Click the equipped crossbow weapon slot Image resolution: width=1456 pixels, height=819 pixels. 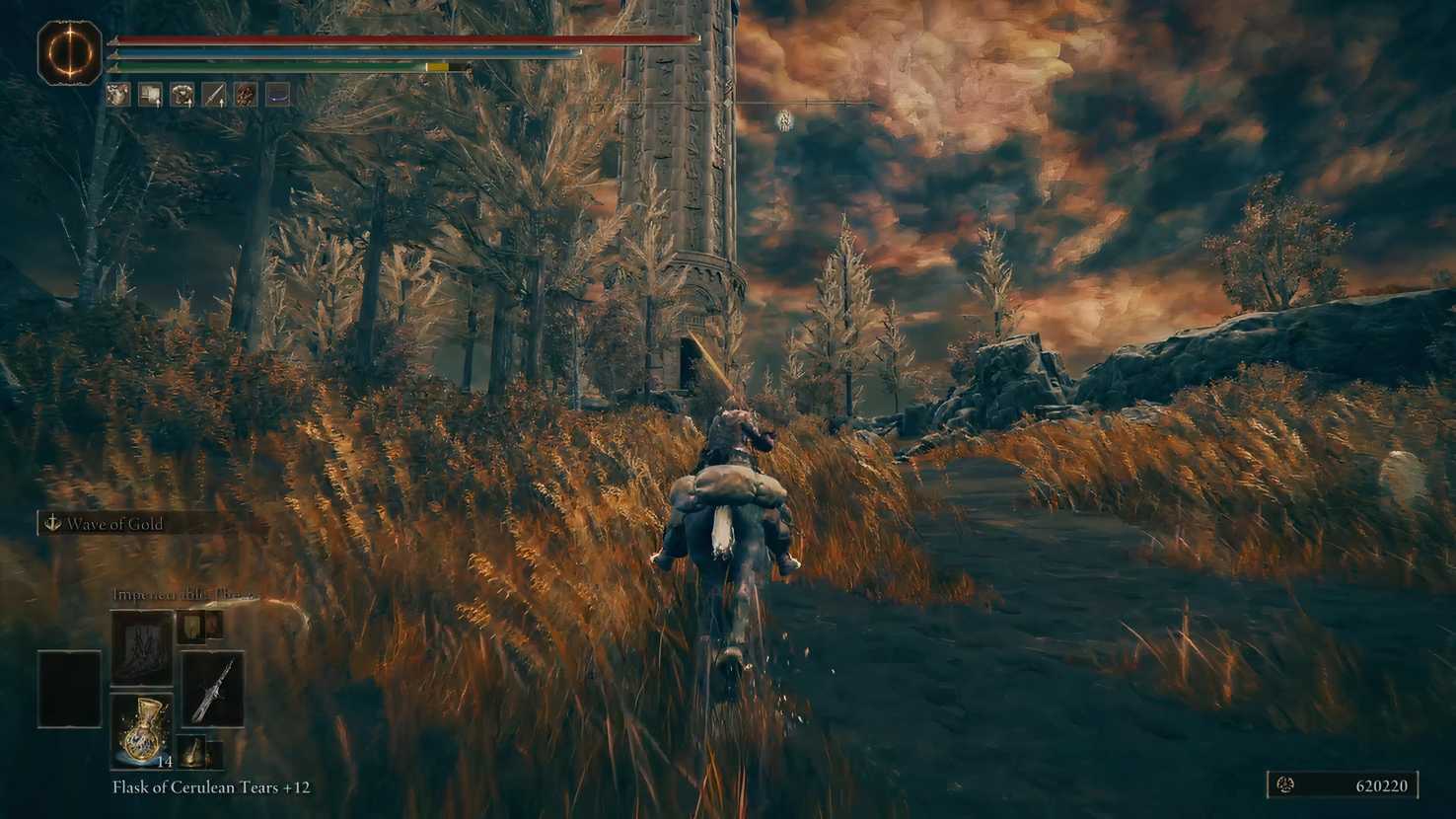click(x=213, y=691)
